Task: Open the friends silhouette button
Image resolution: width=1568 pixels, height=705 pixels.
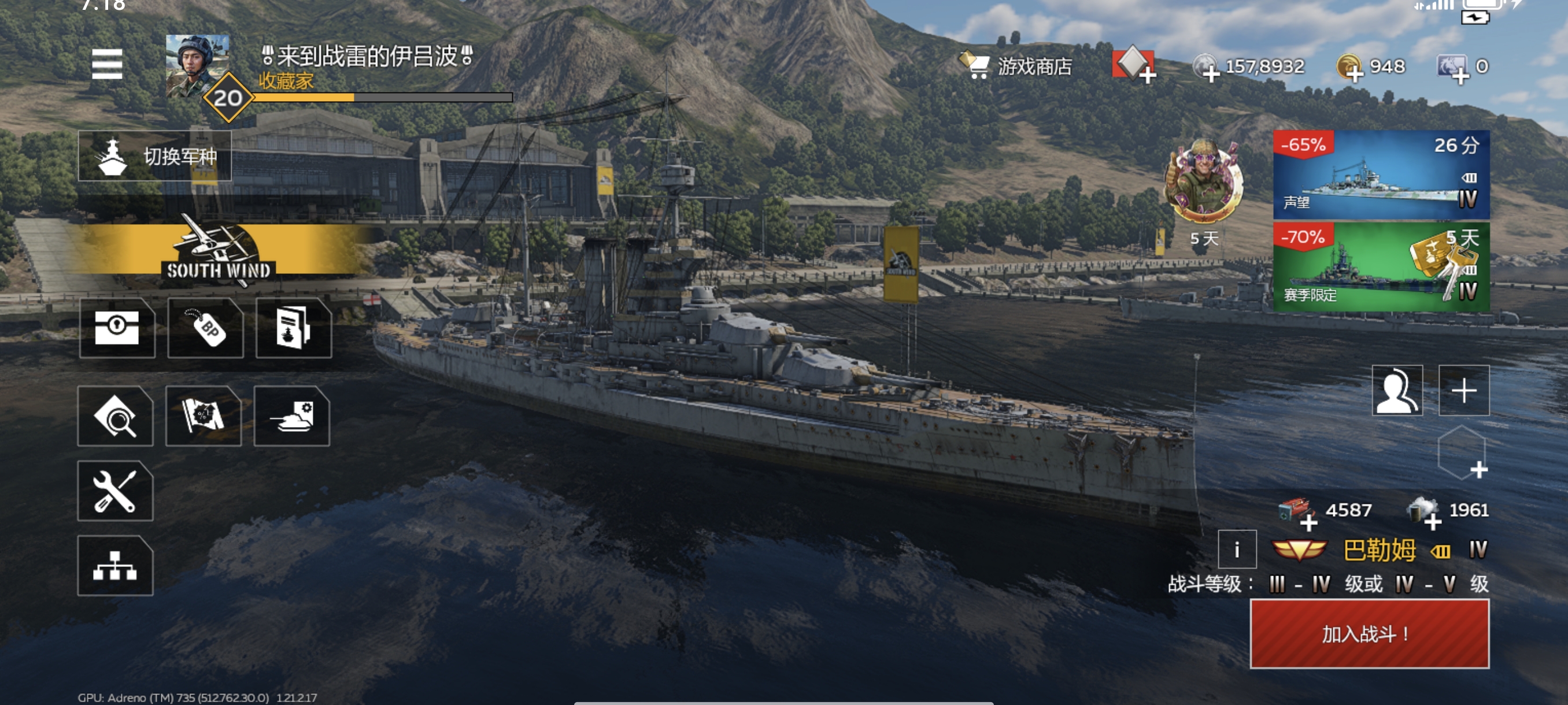Action: tap(1397, 391)
